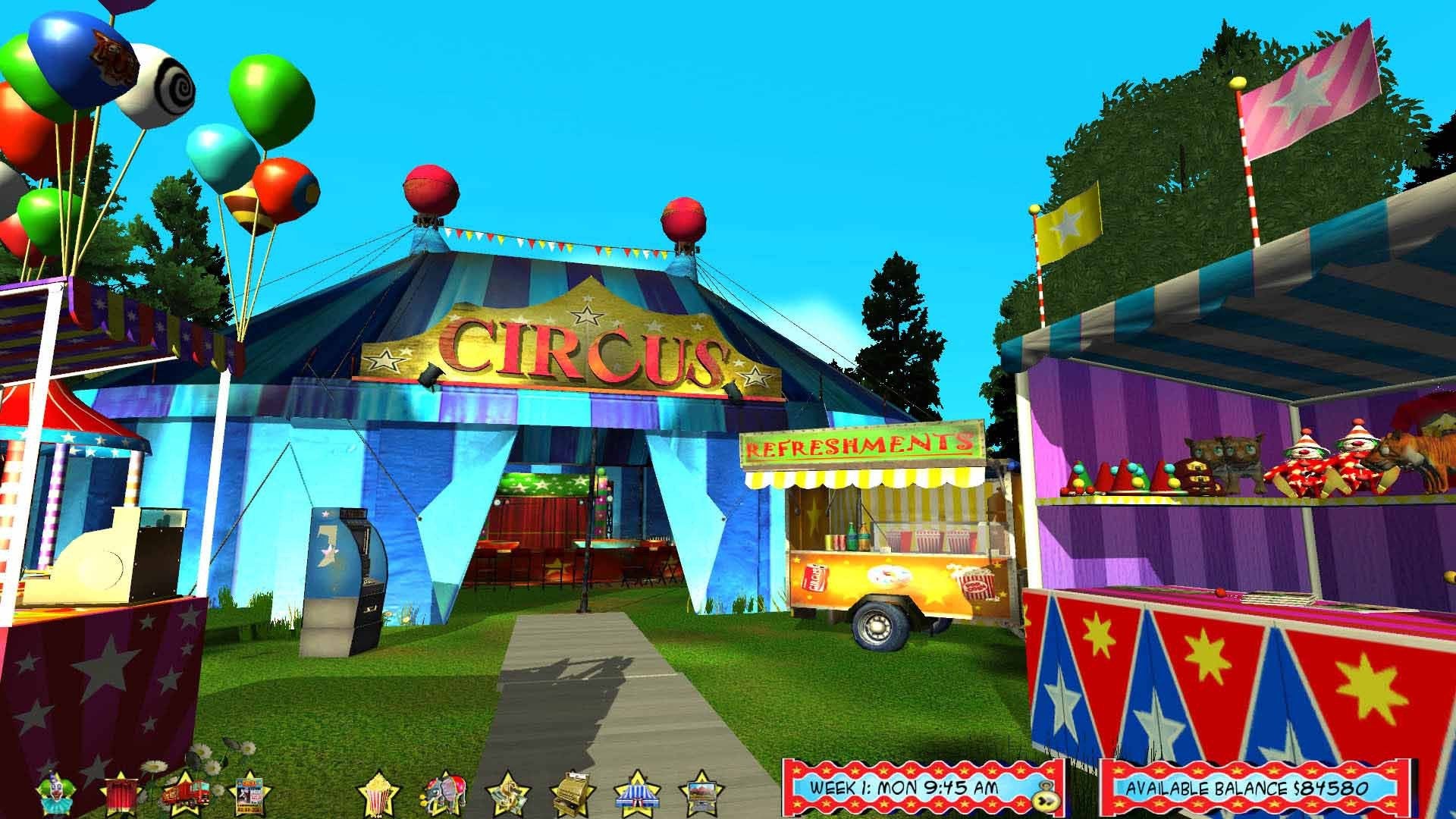Open the dollar sign money icon
This screenshot has height=819, width=1456.
click(x=507, y=792)
